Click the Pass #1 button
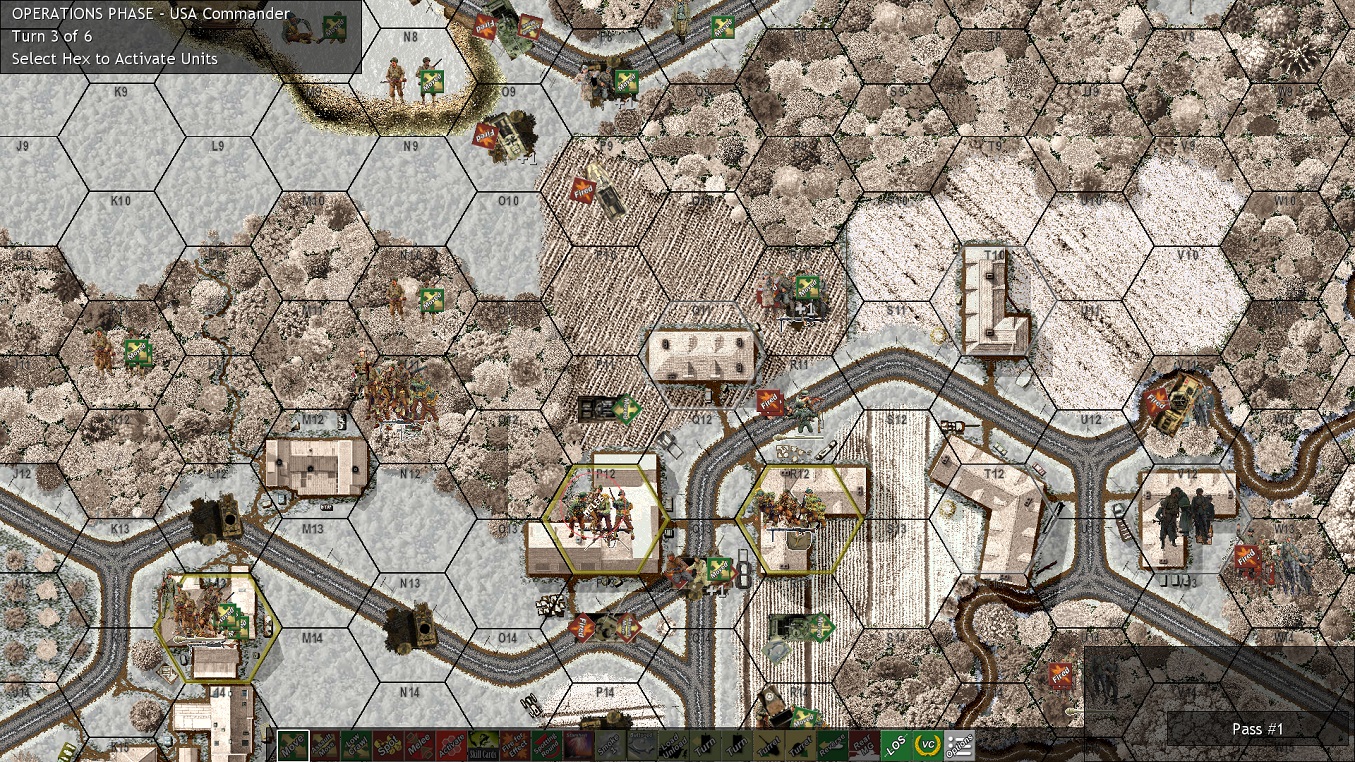 pos(1258,730)
